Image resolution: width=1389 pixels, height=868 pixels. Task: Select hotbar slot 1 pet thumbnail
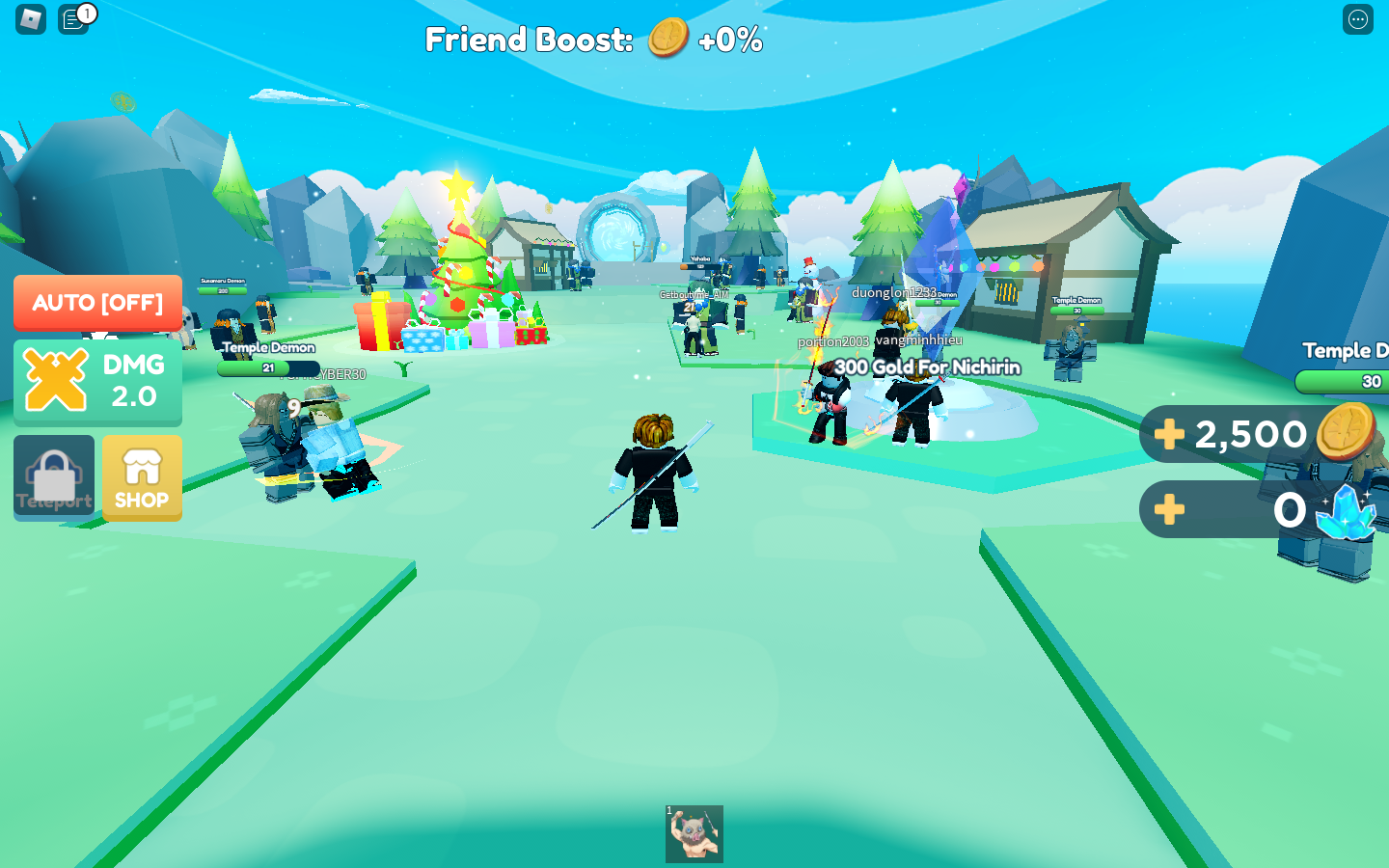[x=694, y=832]
